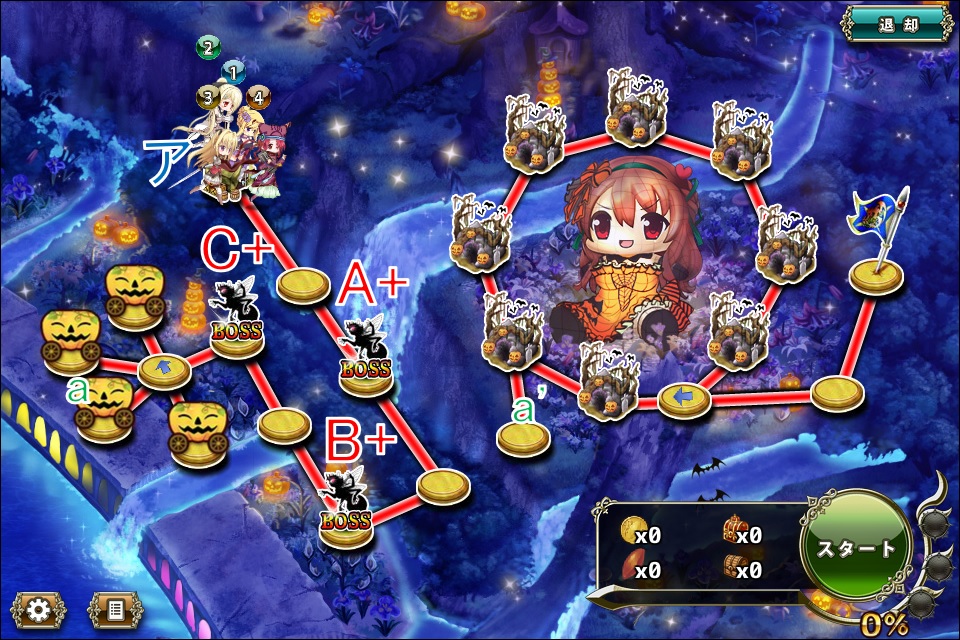Select party squad number 1 marker
Image resolution: width=960 pixels, height=640 pixels.
233,72
